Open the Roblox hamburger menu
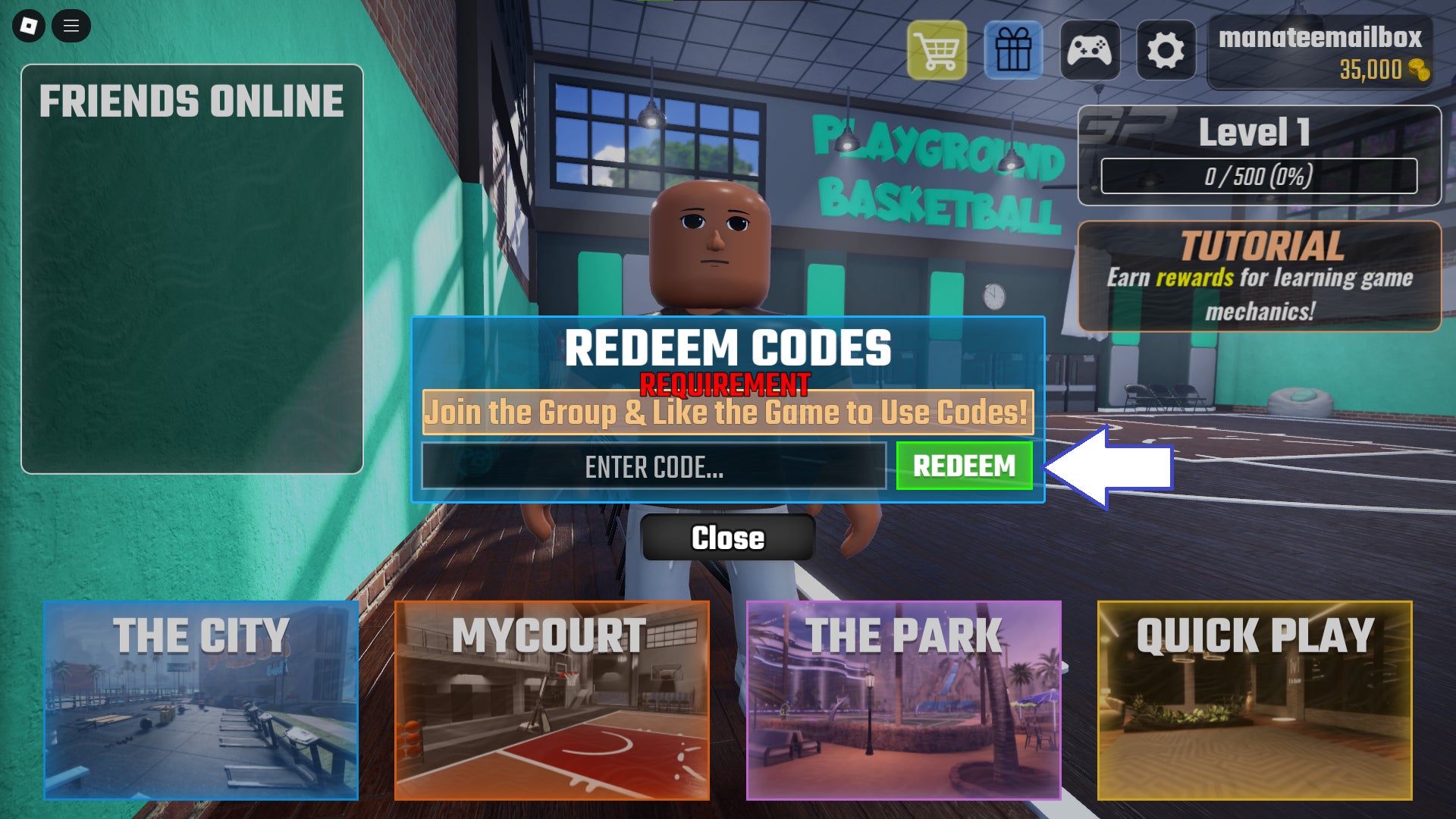 pos(72,25)
